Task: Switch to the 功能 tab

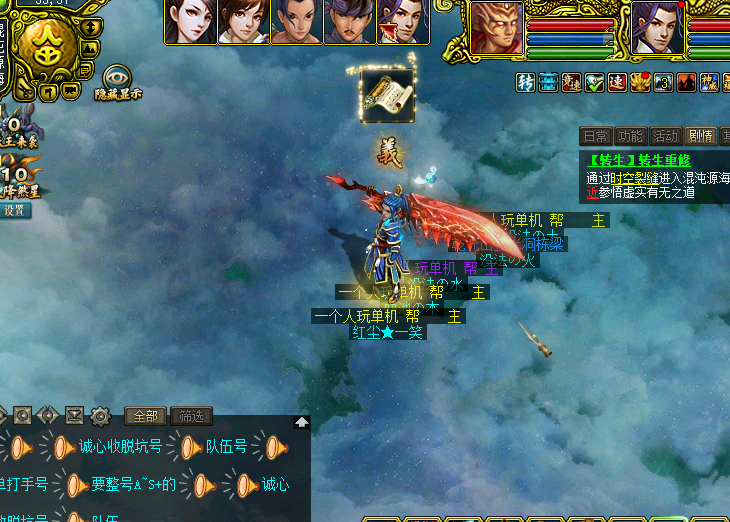Action: (x=630, y=136)
